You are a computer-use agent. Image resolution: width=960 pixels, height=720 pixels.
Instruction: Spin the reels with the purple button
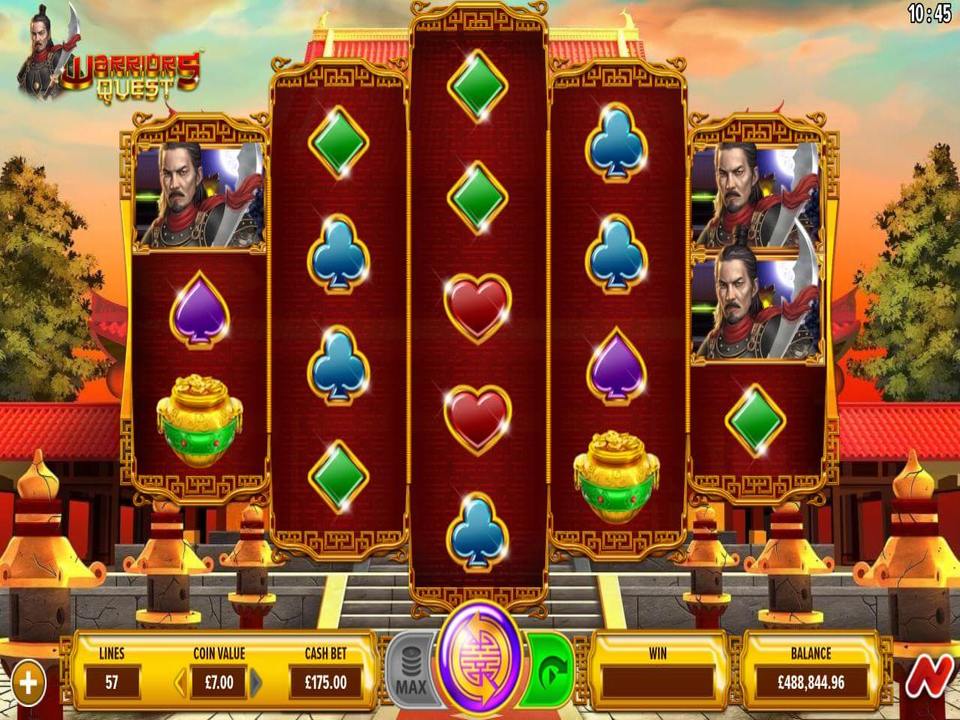coord(479,660)
